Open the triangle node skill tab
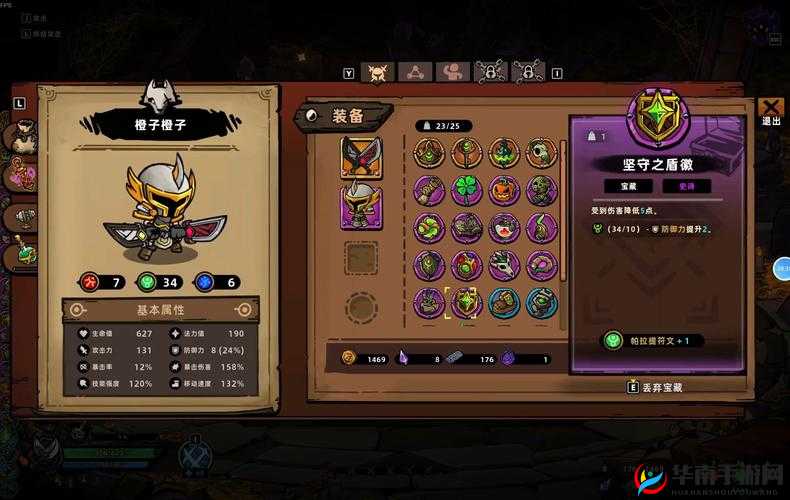Screen dimensions: 790x500 (415, 71)
